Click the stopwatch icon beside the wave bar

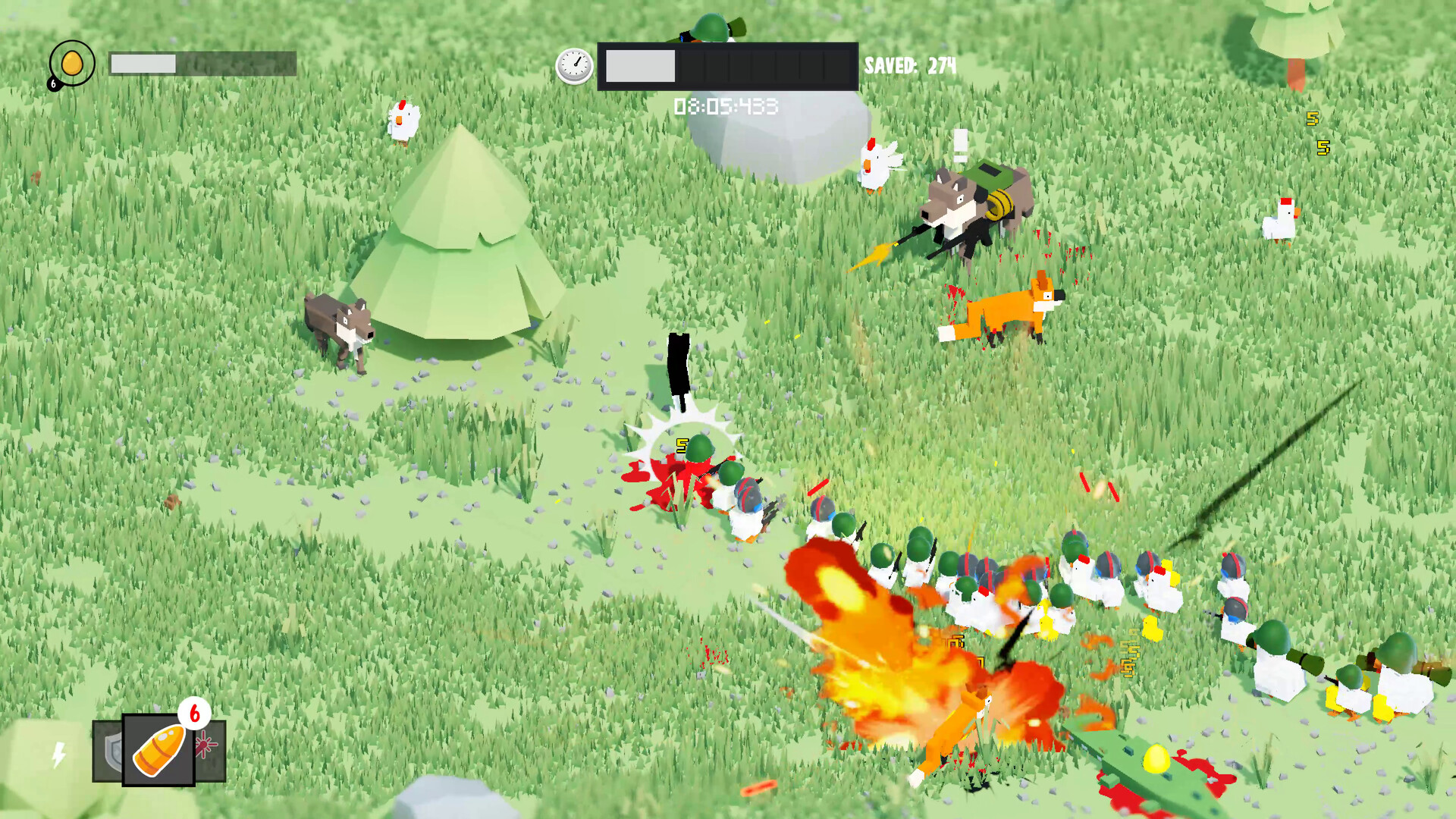pos(576,67)
